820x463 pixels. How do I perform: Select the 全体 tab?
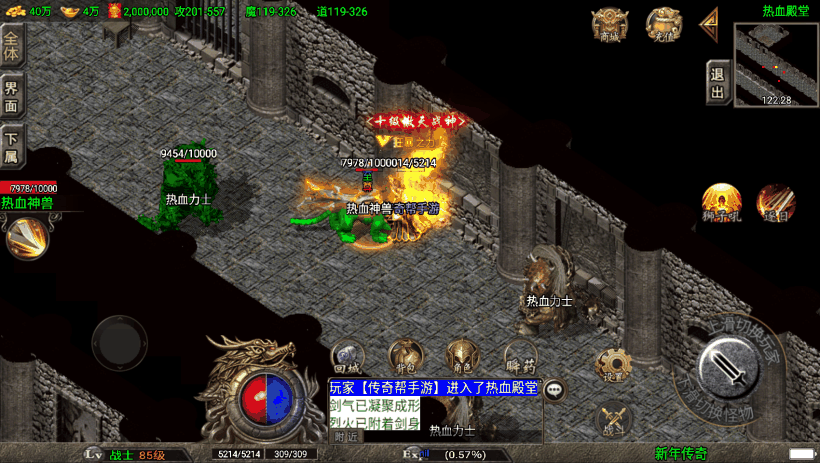(x=11, y=47)
